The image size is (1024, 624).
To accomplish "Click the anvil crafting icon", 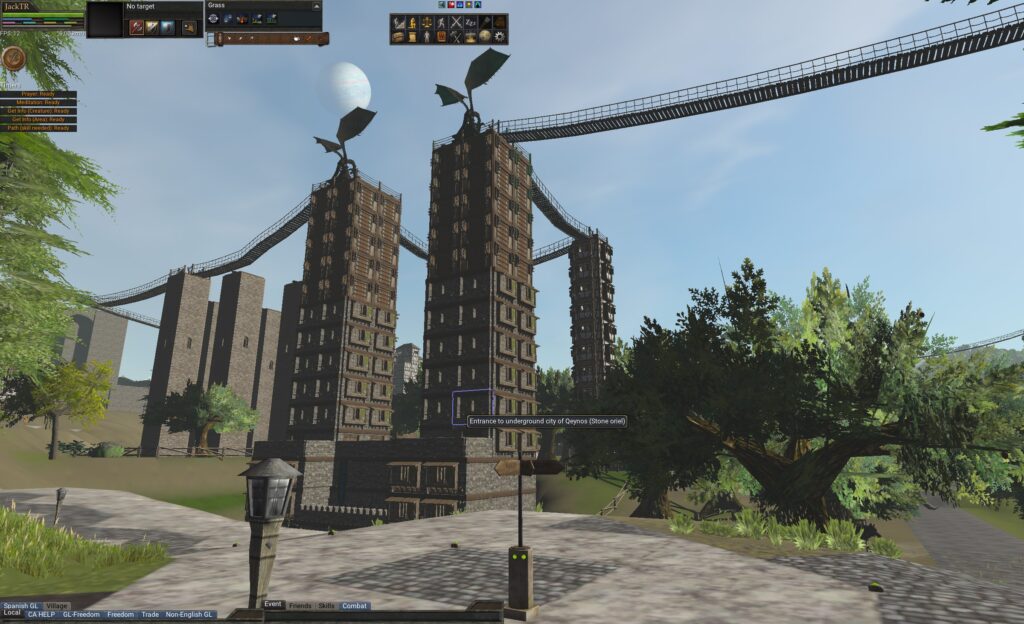I will pyautogui.click(x=470, y=37).
